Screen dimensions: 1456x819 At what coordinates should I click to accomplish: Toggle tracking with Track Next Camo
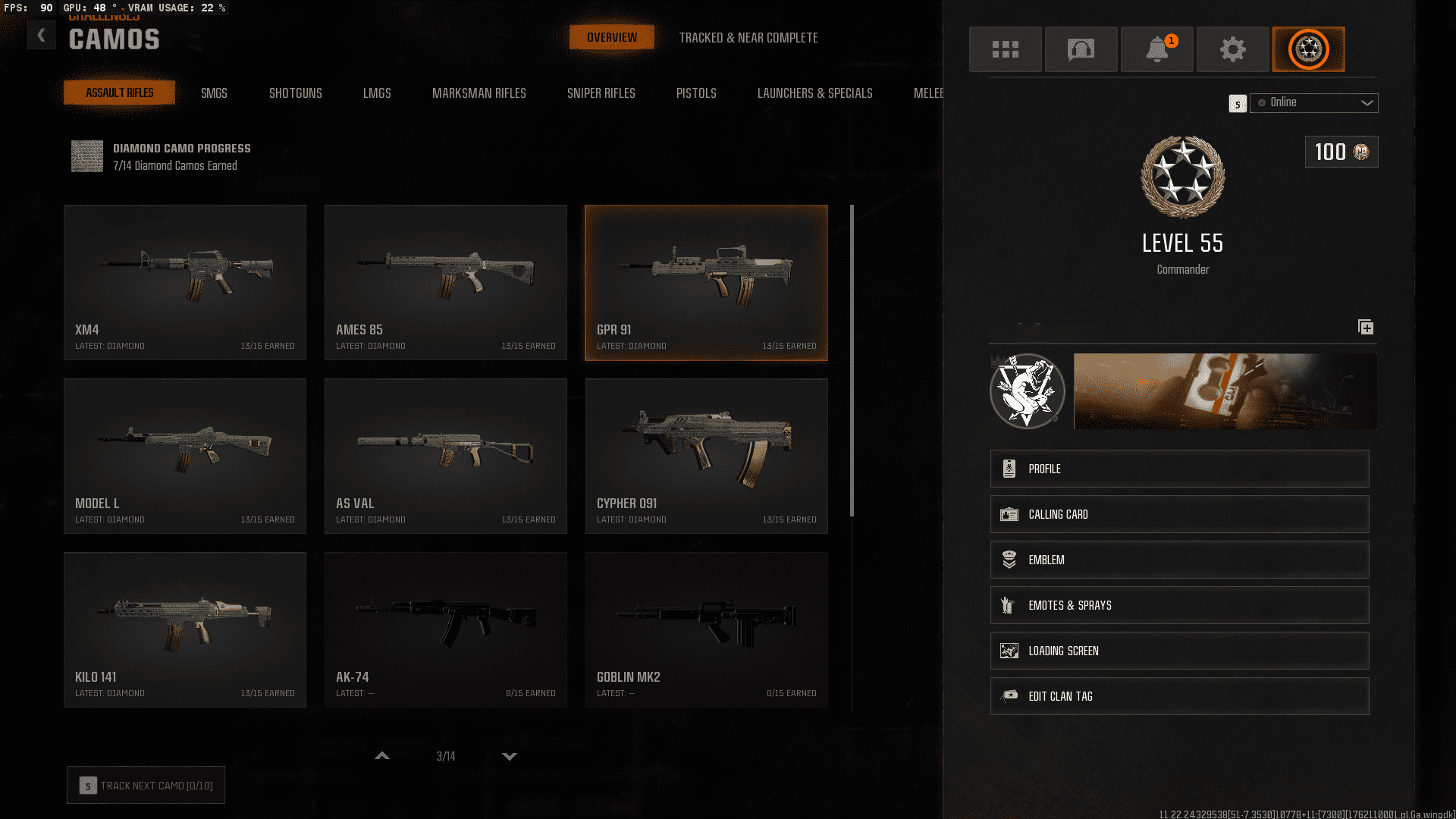click(146, 785)
